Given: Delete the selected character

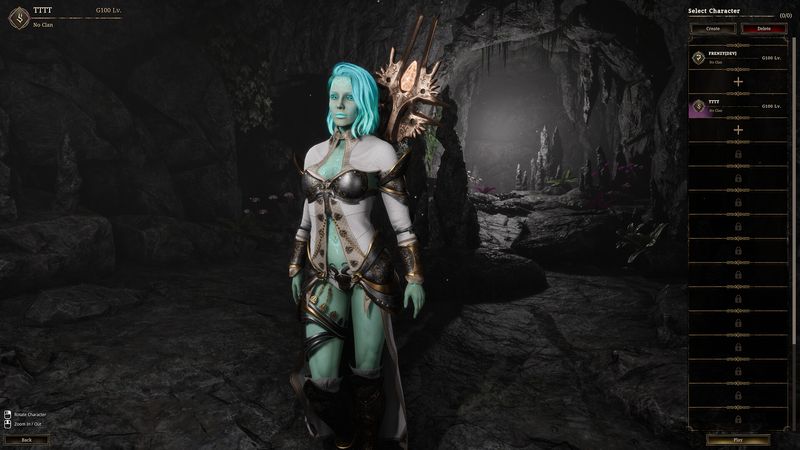Looking at the screenshot, I should pos(764,29).
